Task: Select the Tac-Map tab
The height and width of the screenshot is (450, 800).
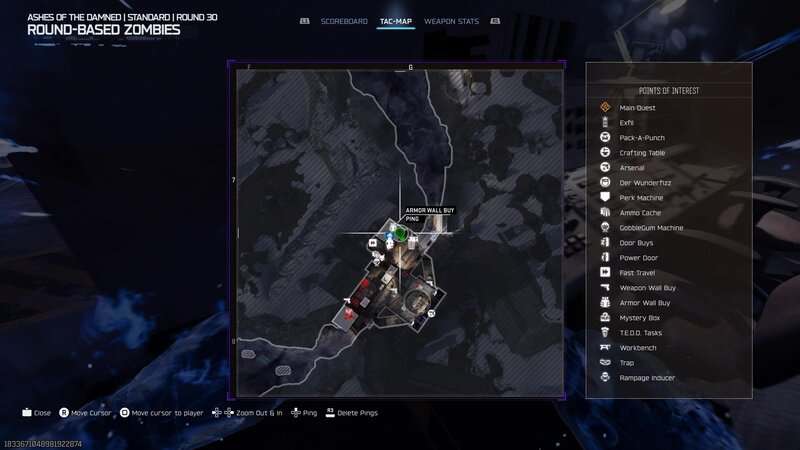Action: pyautogui.click(x=396, y=21)
